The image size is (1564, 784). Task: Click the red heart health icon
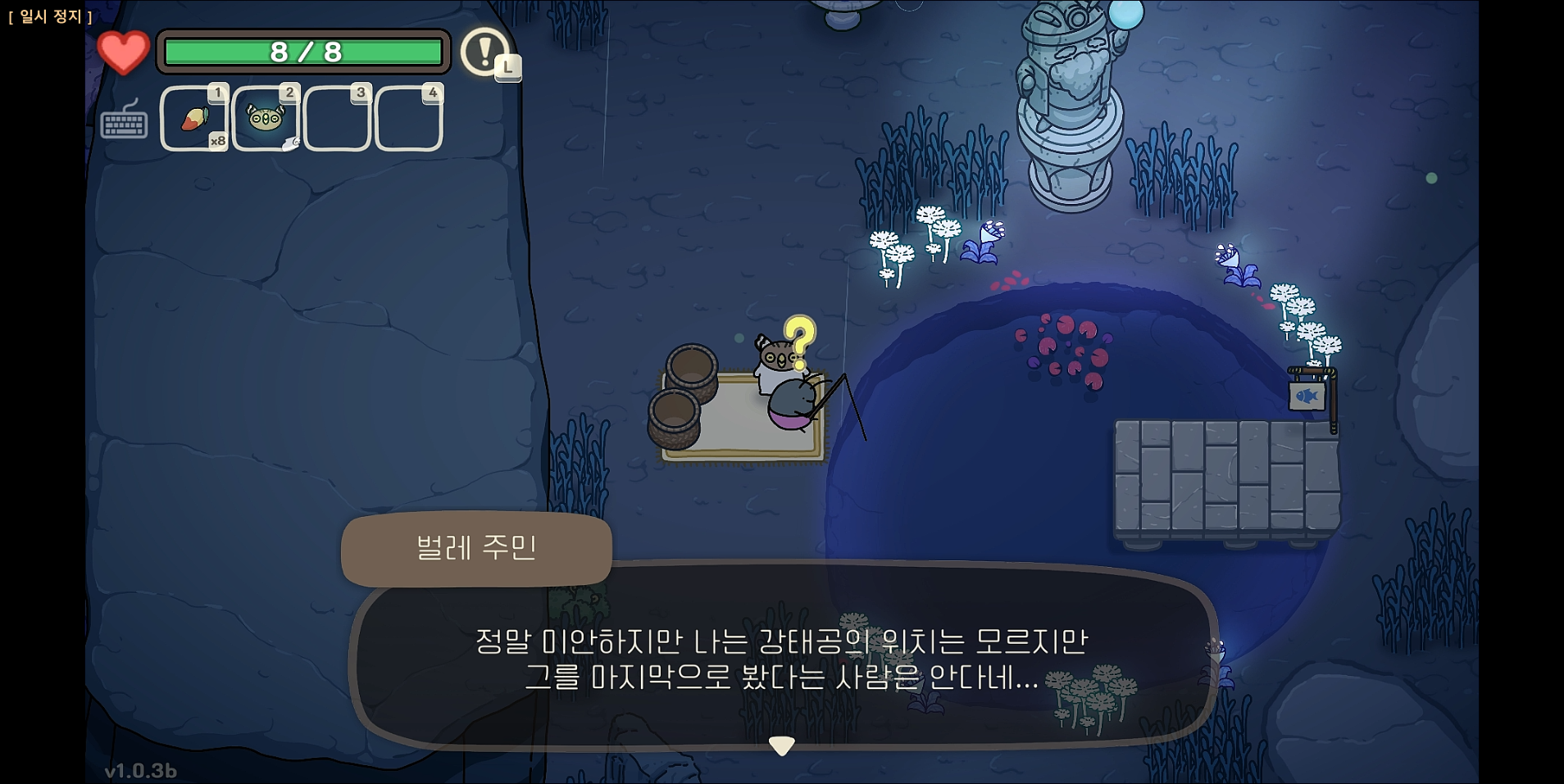(x=123, y=52)
